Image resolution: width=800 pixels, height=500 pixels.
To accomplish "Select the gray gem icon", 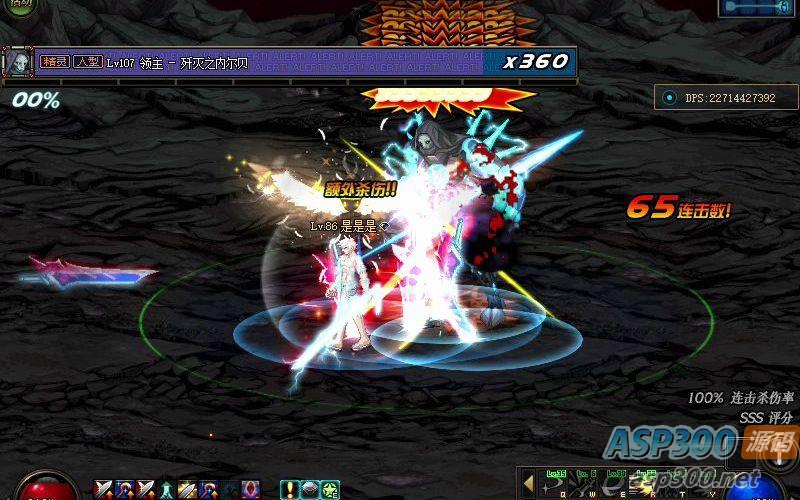I will 309,490.
